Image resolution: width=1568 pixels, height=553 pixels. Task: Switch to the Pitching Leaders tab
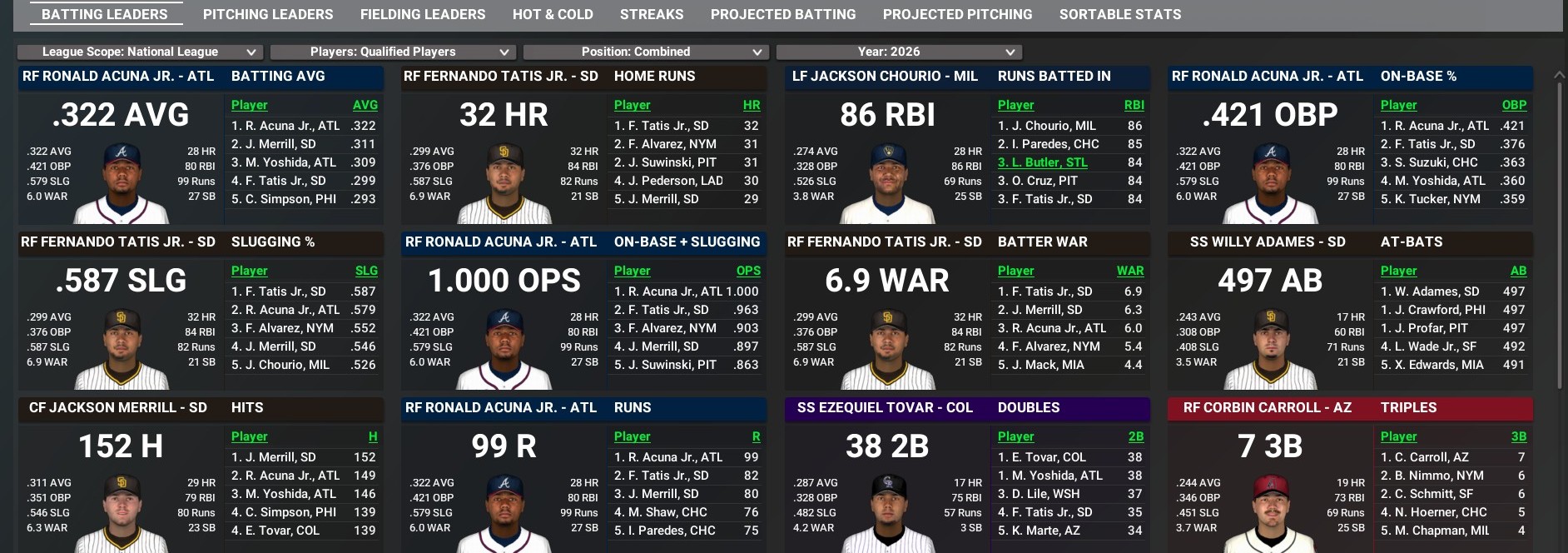click(x=267, y=14)
